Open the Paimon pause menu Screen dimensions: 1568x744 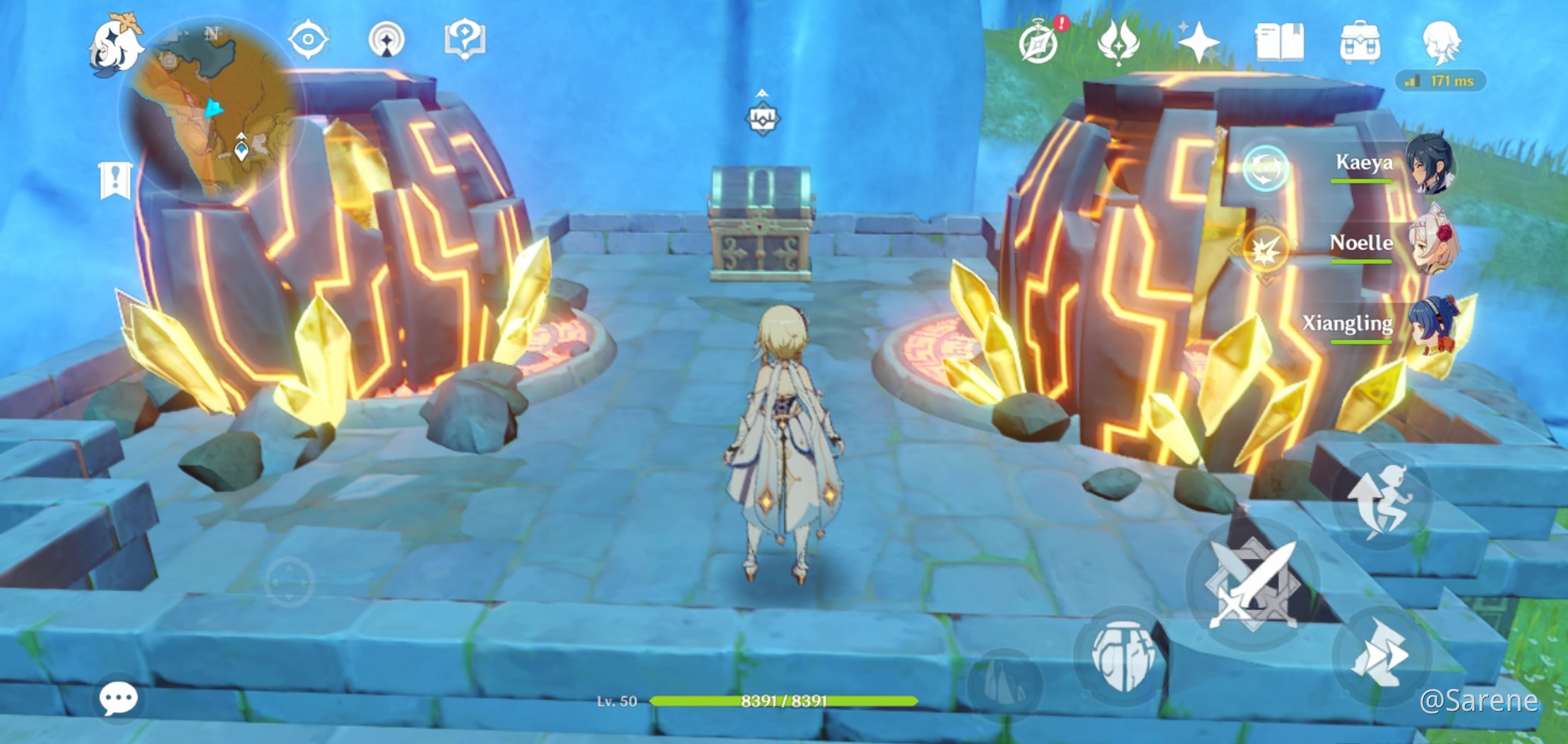coord(115,44)
